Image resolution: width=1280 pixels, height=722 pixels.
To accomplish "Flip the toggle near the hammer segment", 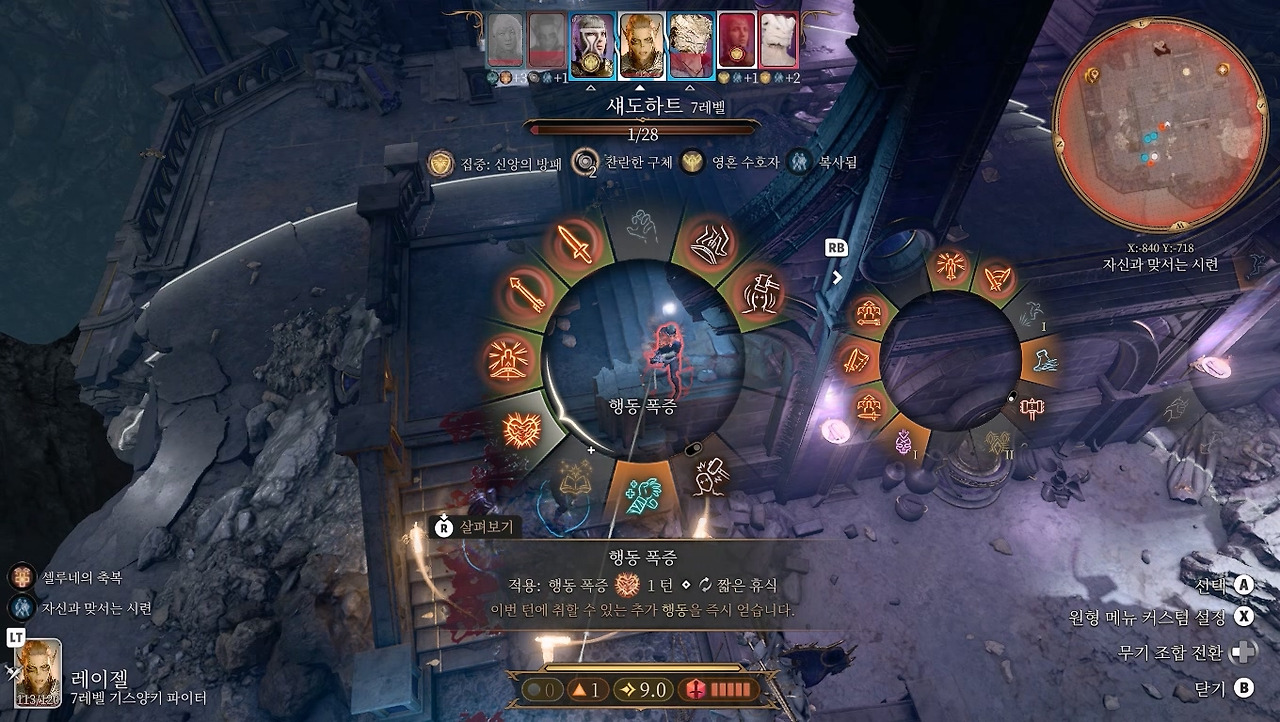I will (1011, 395).
